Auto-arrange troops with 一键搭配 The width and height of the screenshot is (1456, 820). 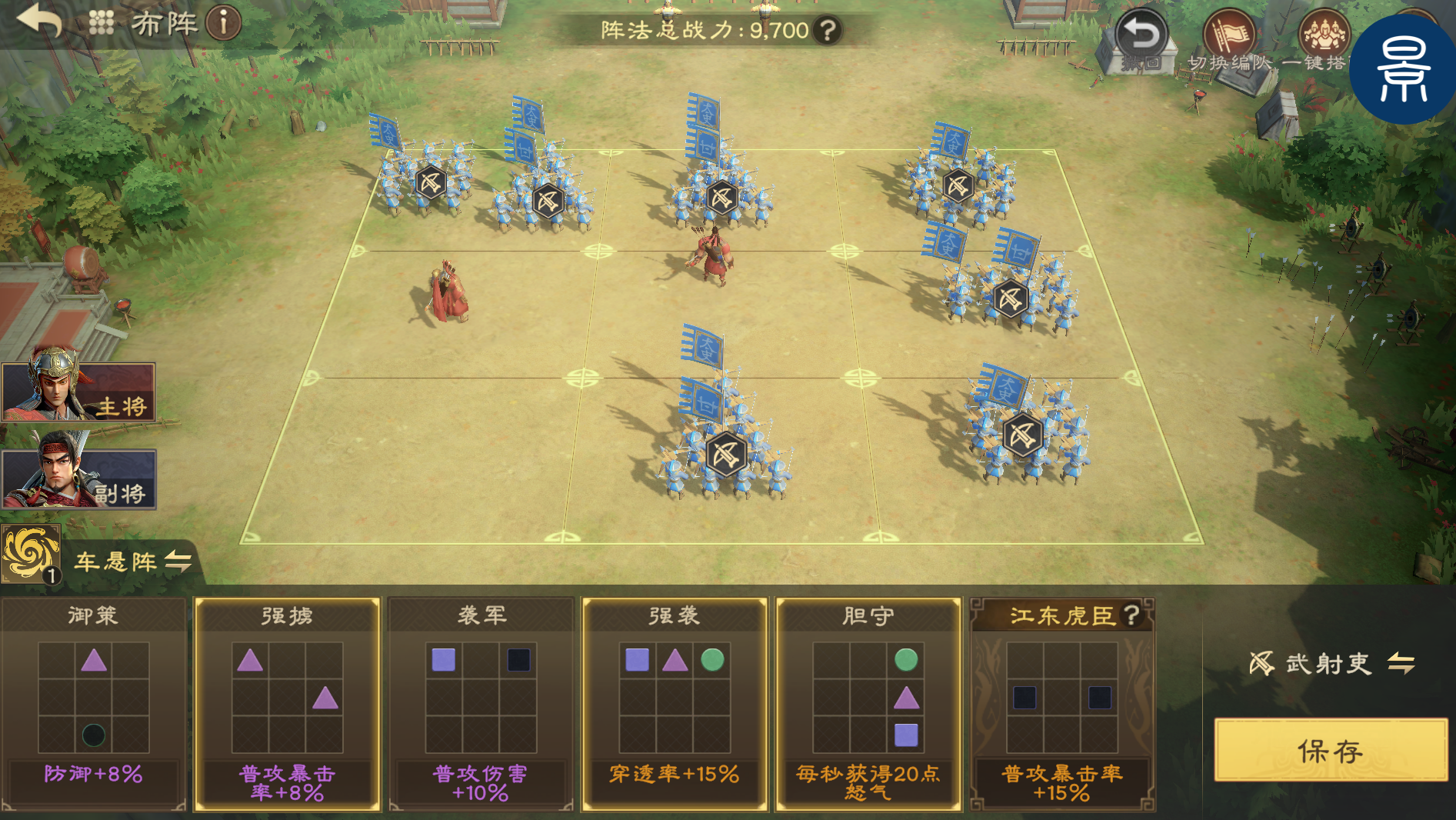click(x=1323, y=40)
